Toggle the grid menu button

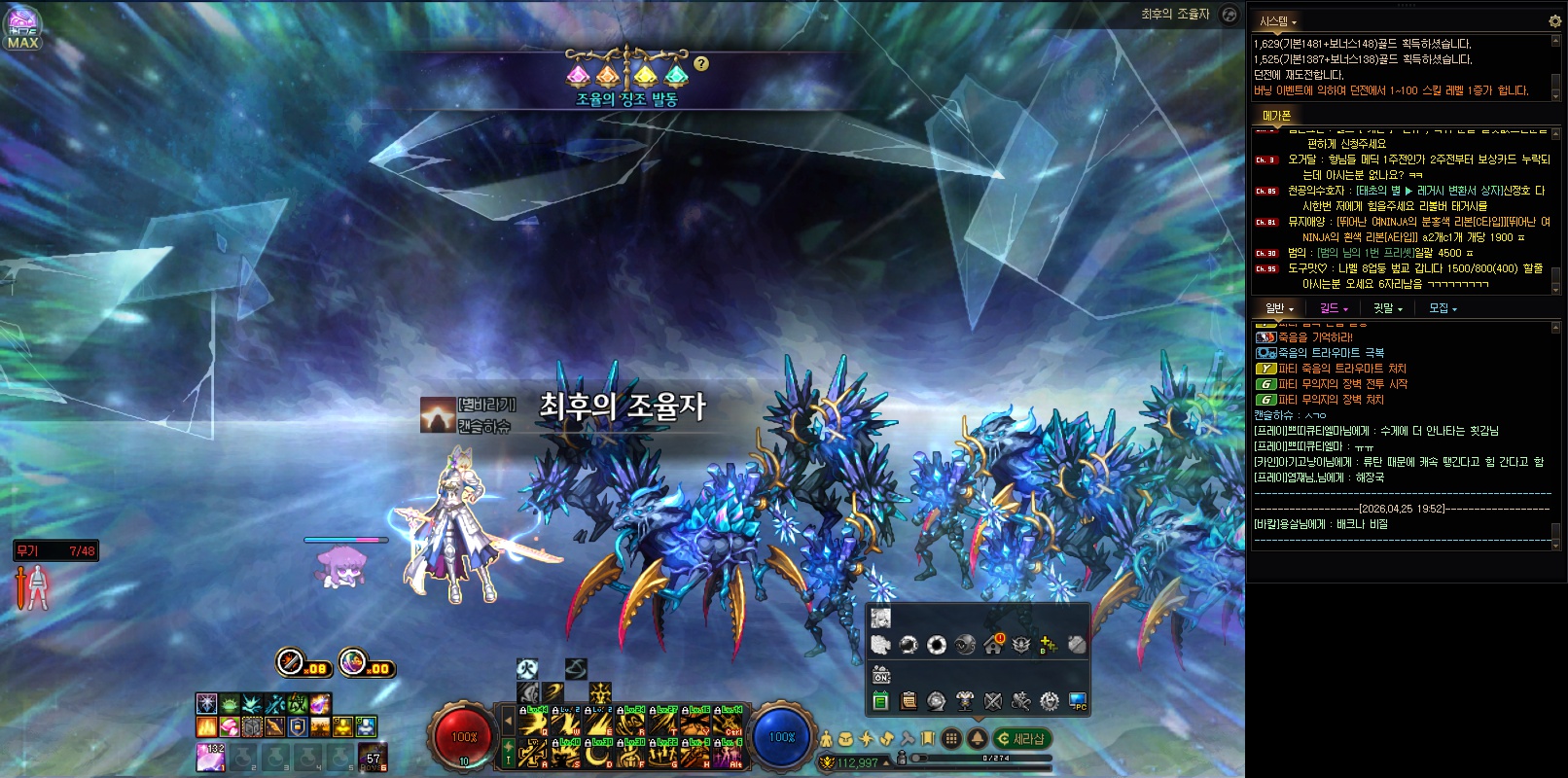pyautogui.click(x=952, y=739)
